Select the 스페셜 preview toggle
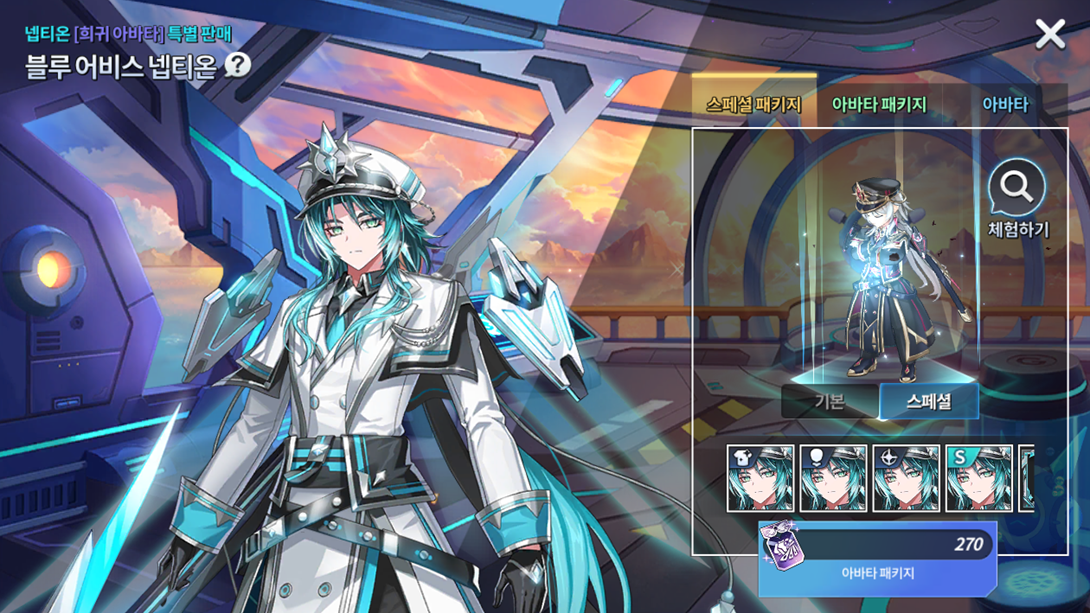The width and height of the screenshot is (1090, 613). (928, 401)
